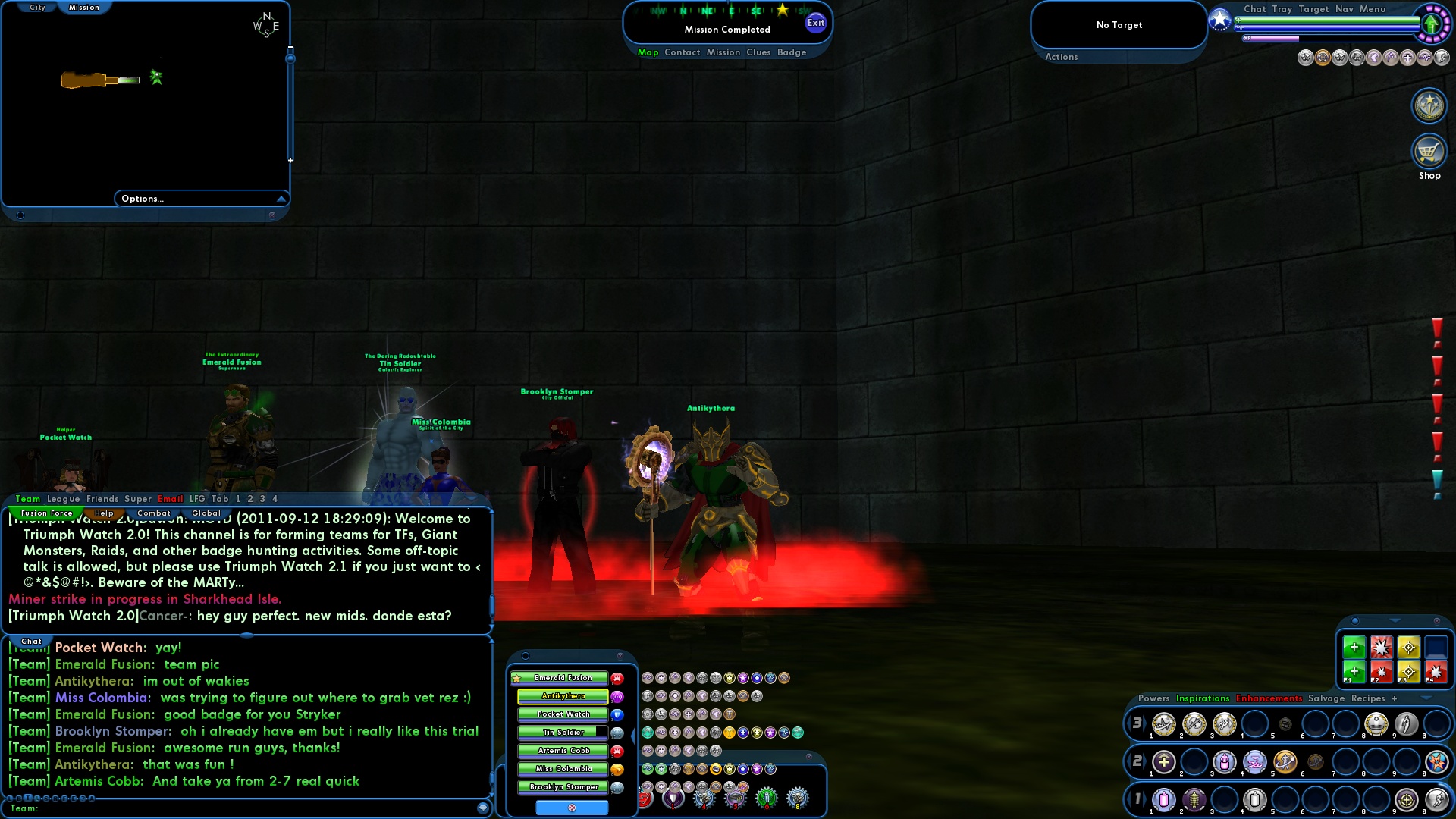Activate the power in slot 1 of tray 3
Viewport: 1456px width, 819px height.
(x=1163, y=725)
